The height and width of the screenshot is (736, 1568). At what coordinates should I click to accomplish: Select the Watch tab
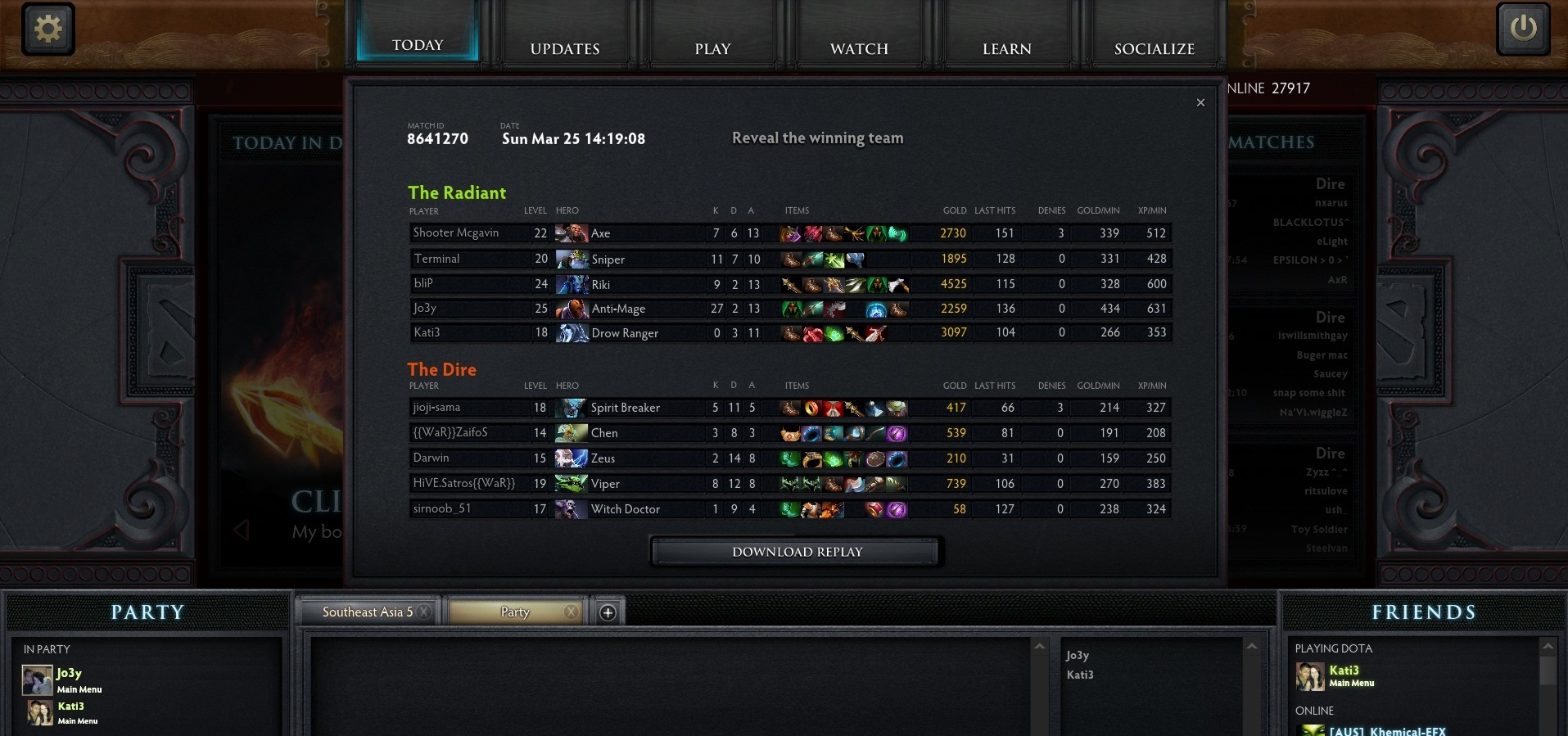point(859,48)
